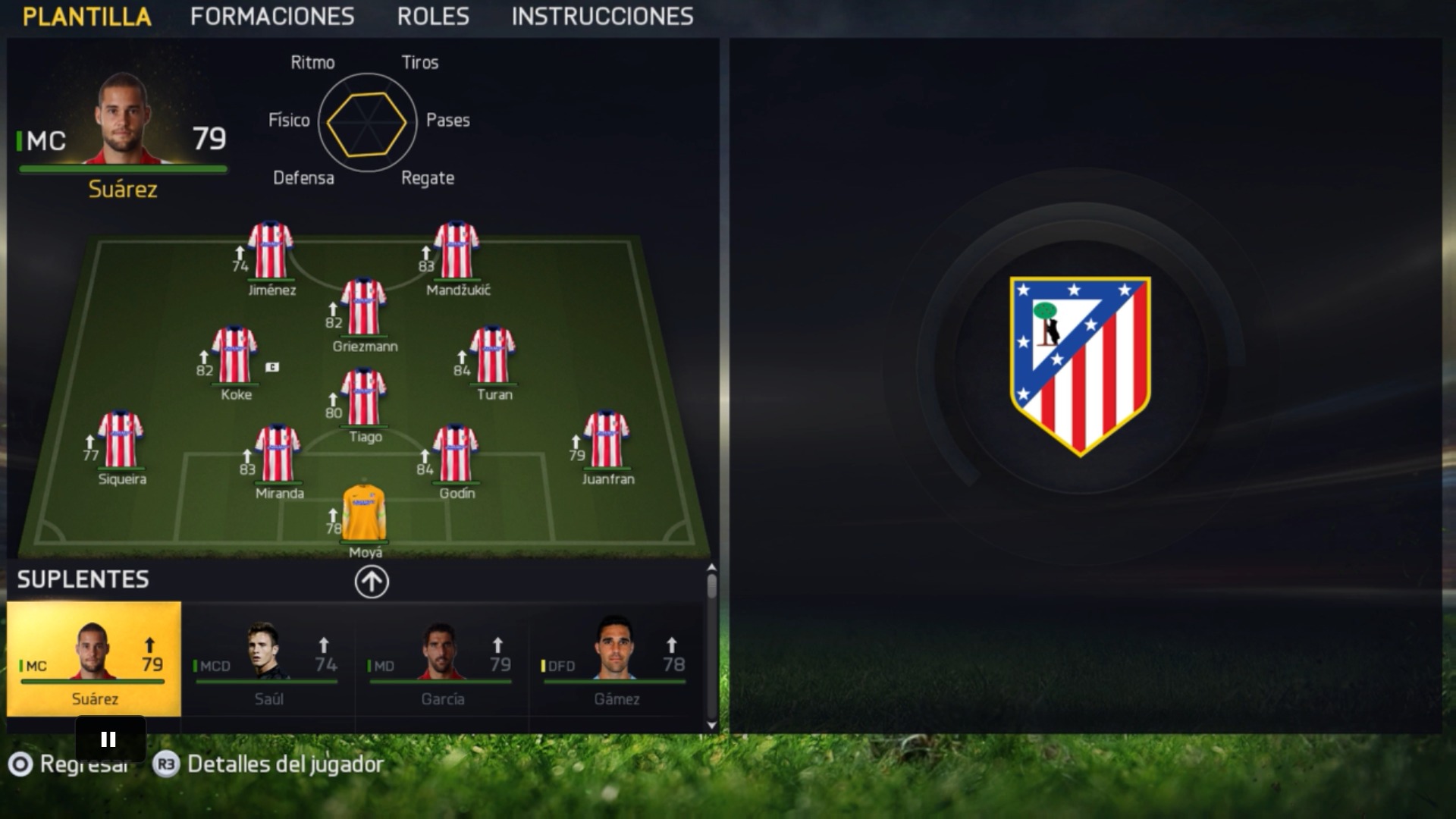Open the Roles tab

tap(433, 17)
